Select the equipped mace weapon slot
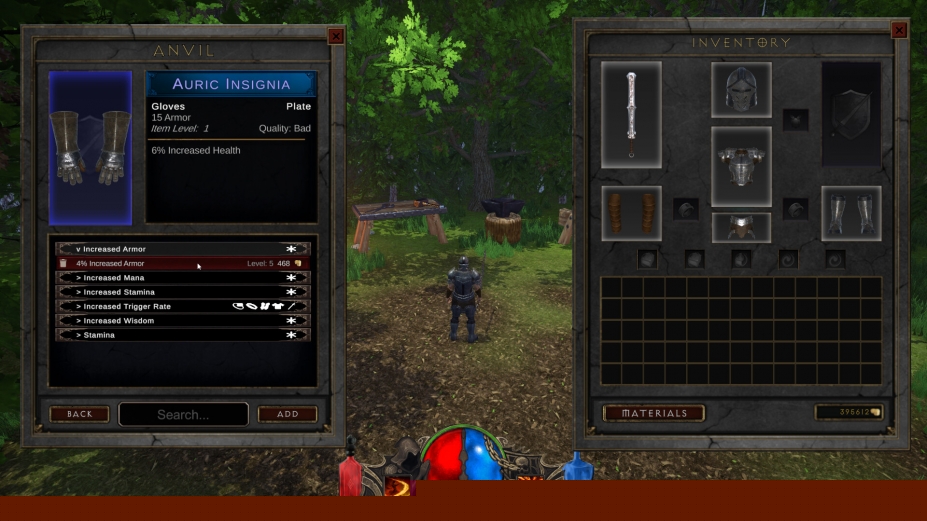927x521 pixels. click(631, 113)
